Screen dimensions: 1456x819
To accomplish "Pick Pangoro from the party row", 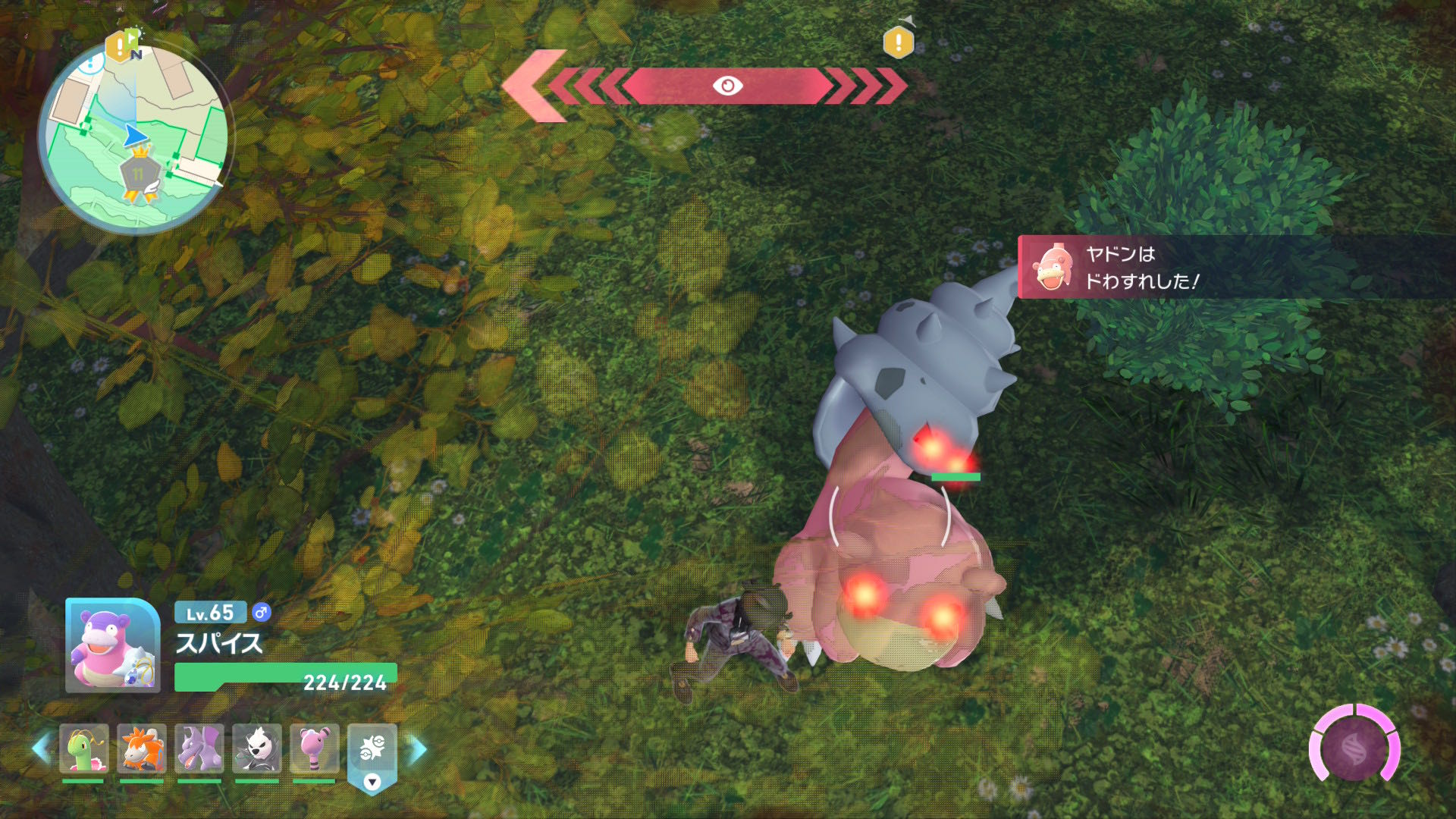I will coord(256,748).
